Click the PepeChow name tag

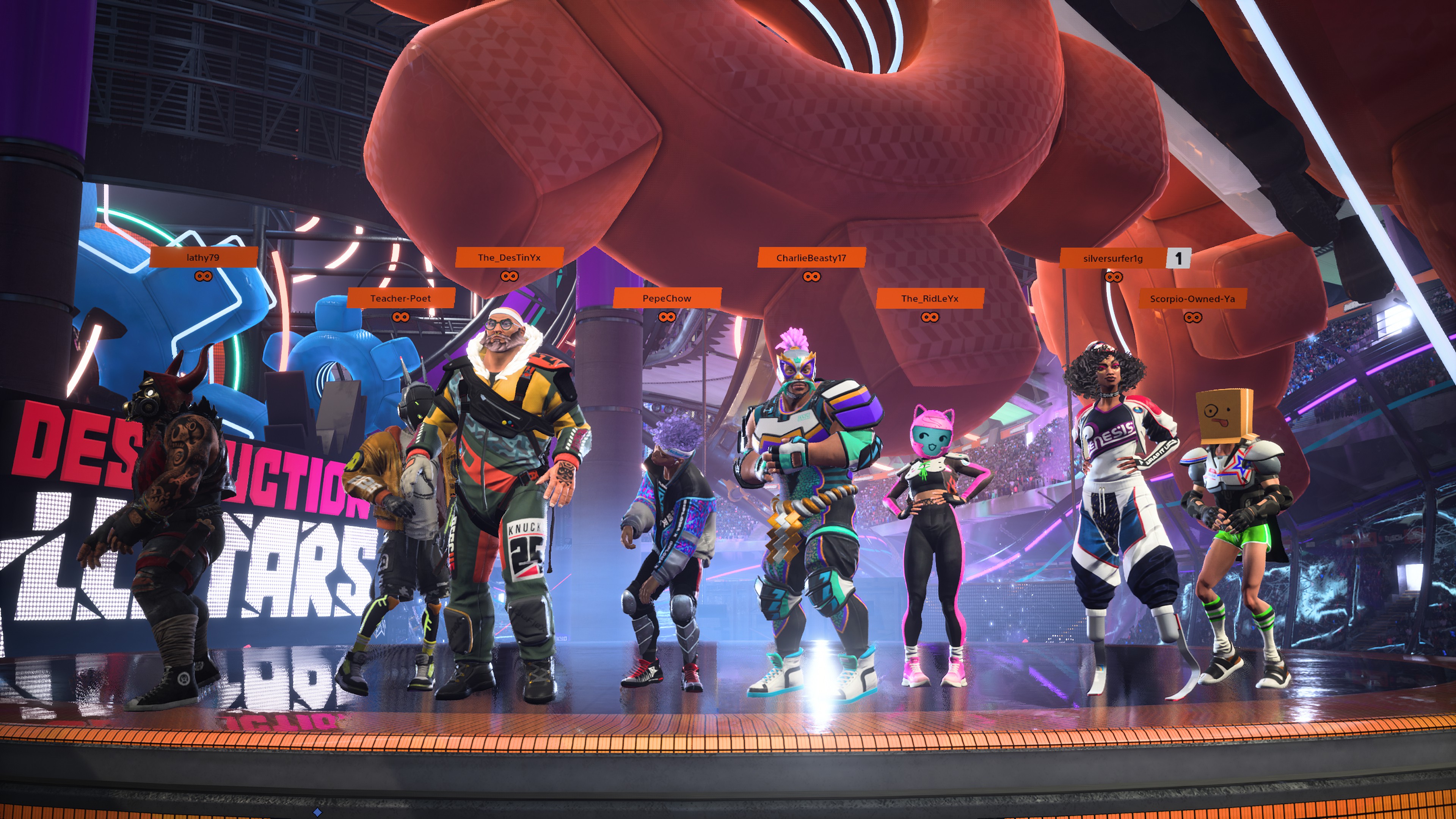(667, 298)
